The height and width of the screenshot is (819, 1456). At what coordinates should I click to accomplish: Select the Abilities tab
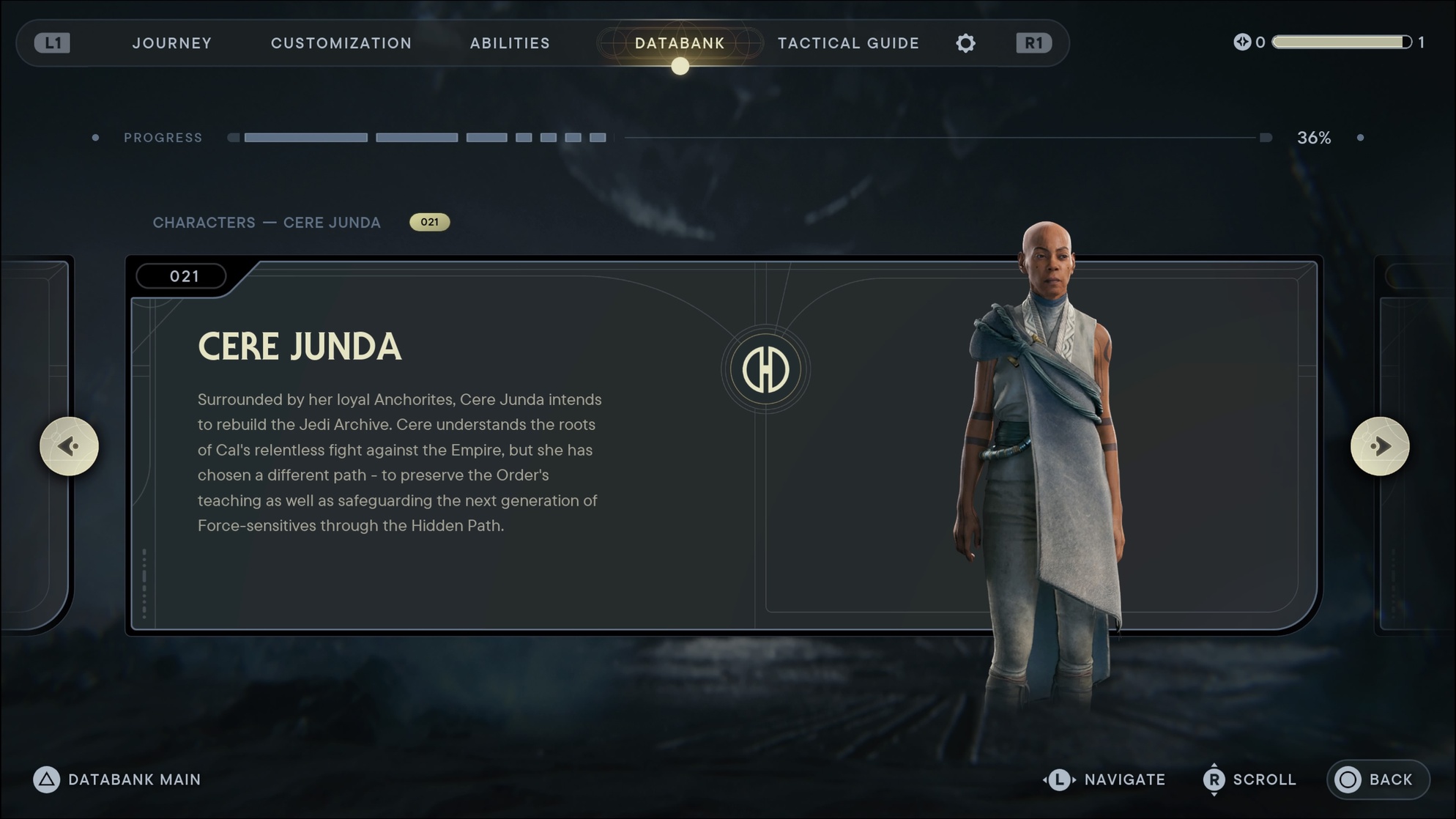point(510,43)
